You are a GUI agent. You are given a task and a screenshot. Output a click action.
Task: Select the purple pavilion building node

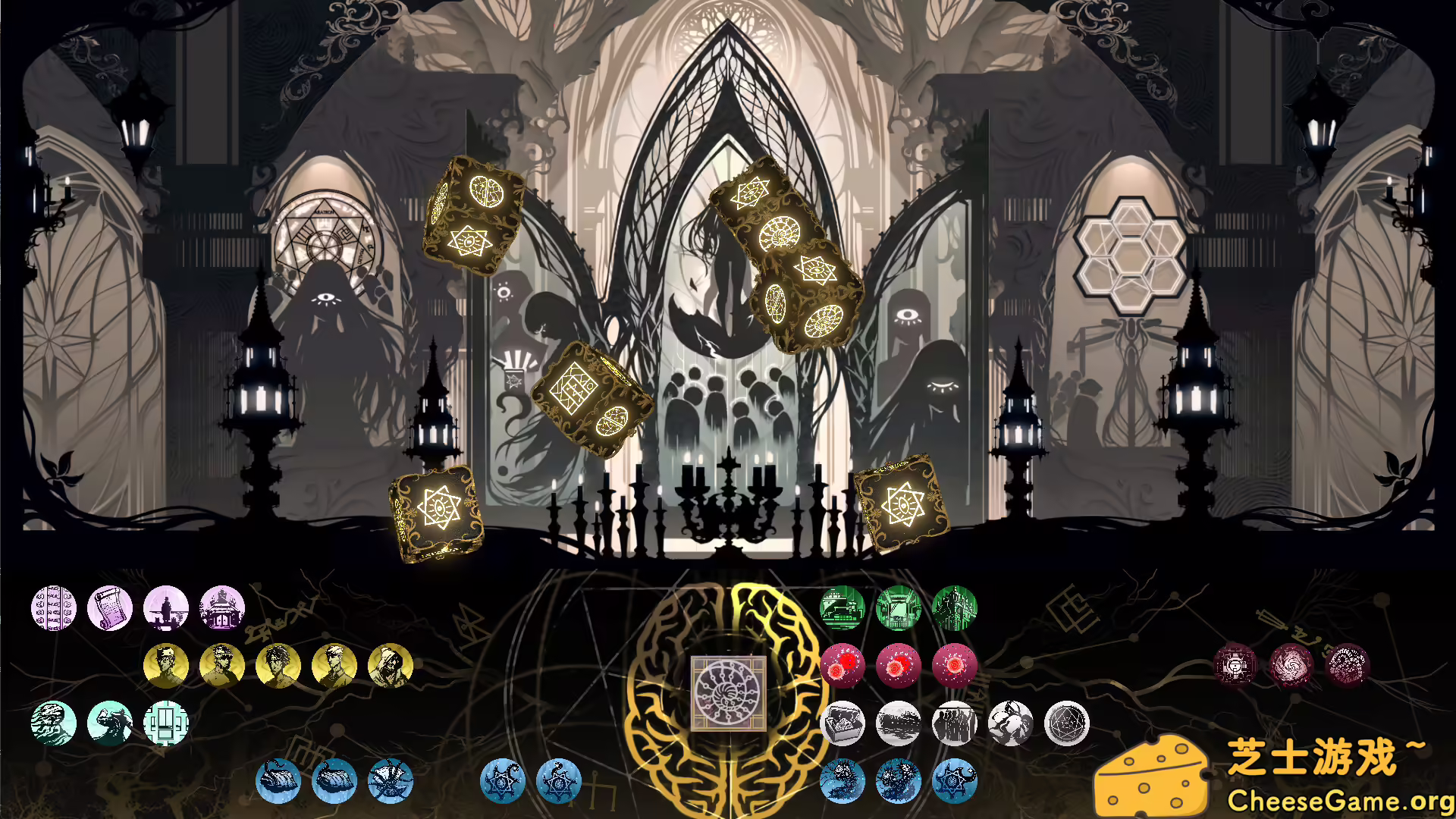221,608
